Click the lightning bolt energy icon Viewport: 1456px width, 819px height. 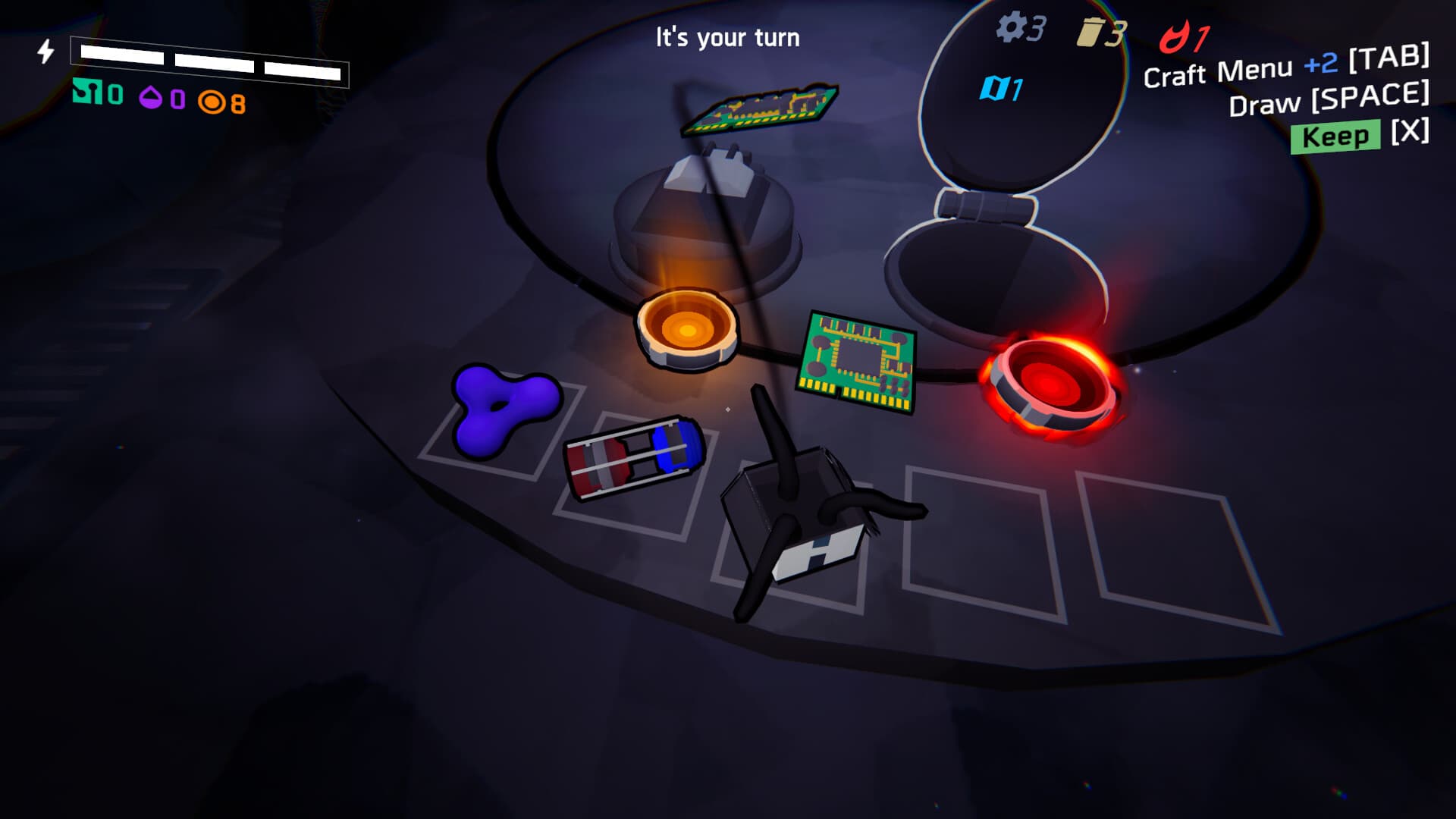[45, 51]
